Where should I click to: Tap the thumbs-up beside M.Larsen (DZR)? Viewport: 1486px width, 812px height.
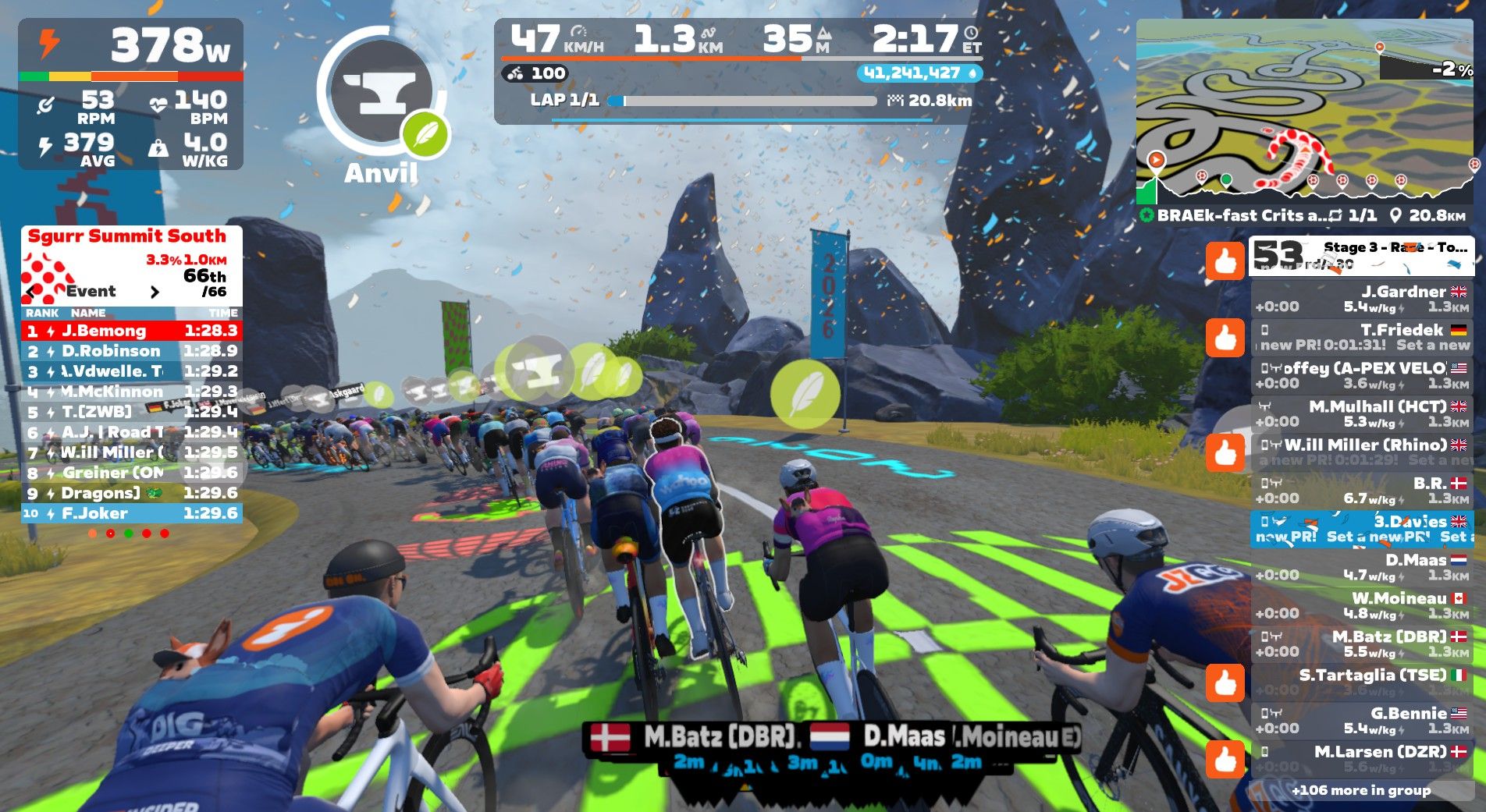[1225, 759]
